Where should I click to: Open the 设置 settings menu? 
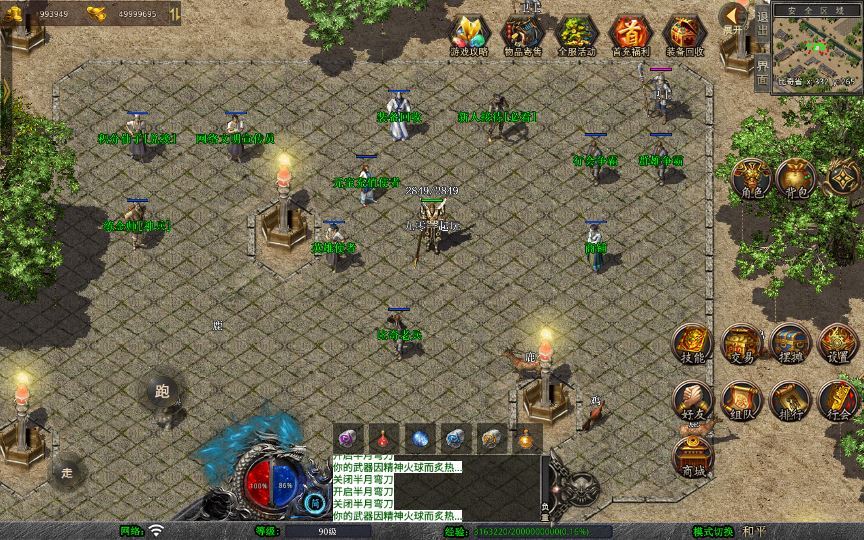click(x=838, y=343)
